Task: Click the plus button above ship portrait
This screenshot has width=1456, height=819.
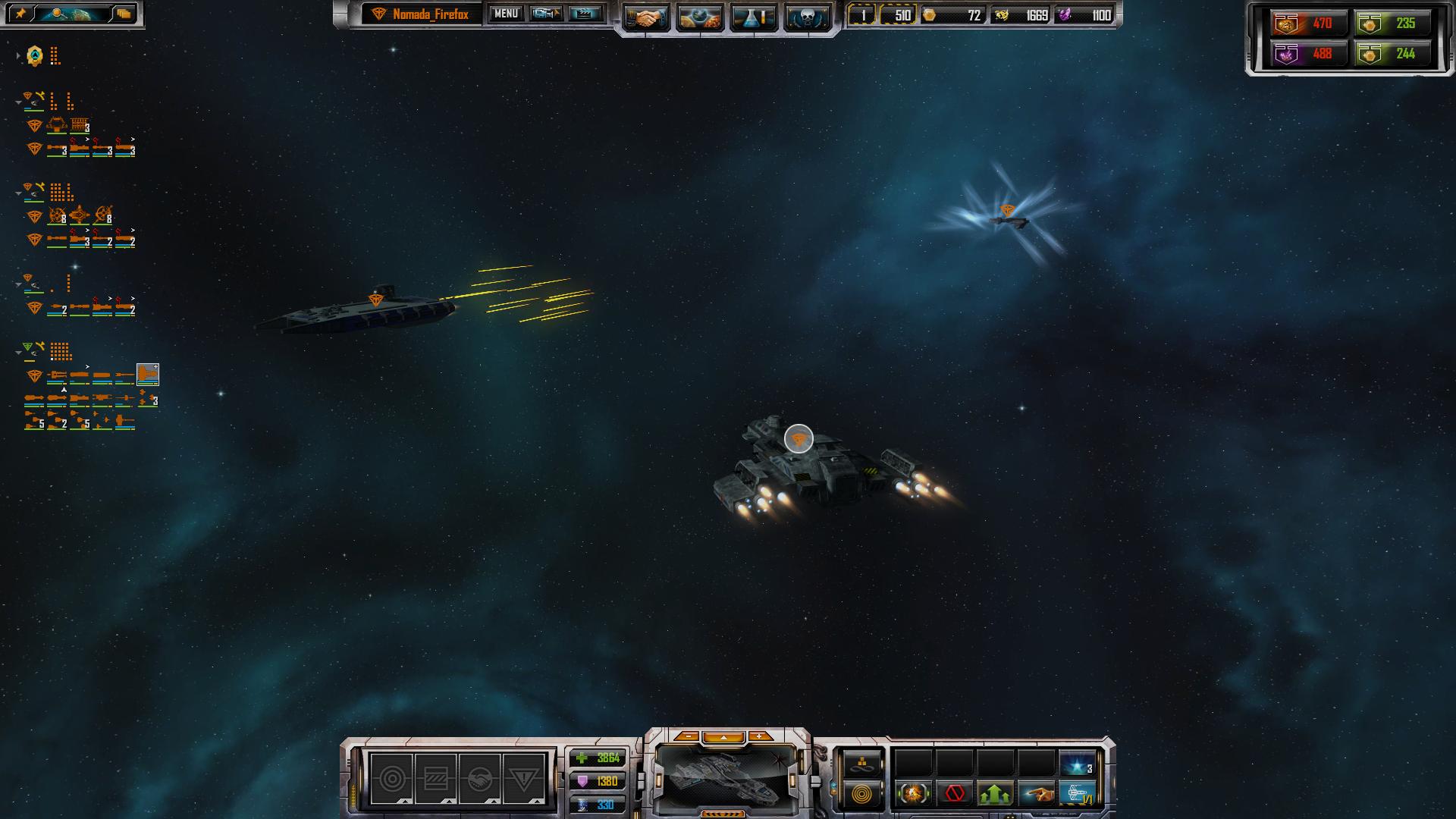Action: pyautogui.click(x=759, y=736)
